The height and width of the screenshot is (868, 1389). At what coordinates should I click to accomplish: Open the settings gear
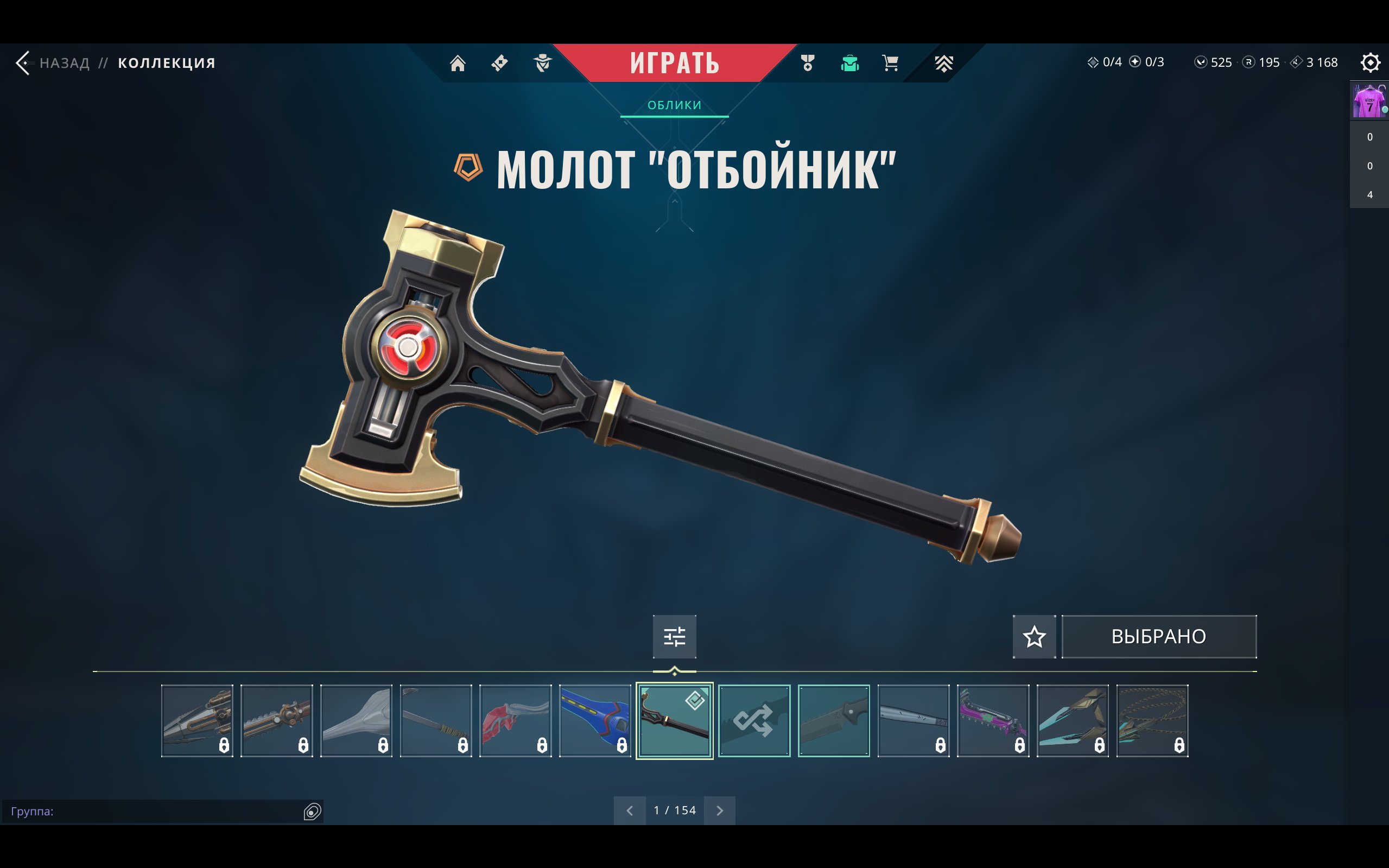click(1369, 62)
